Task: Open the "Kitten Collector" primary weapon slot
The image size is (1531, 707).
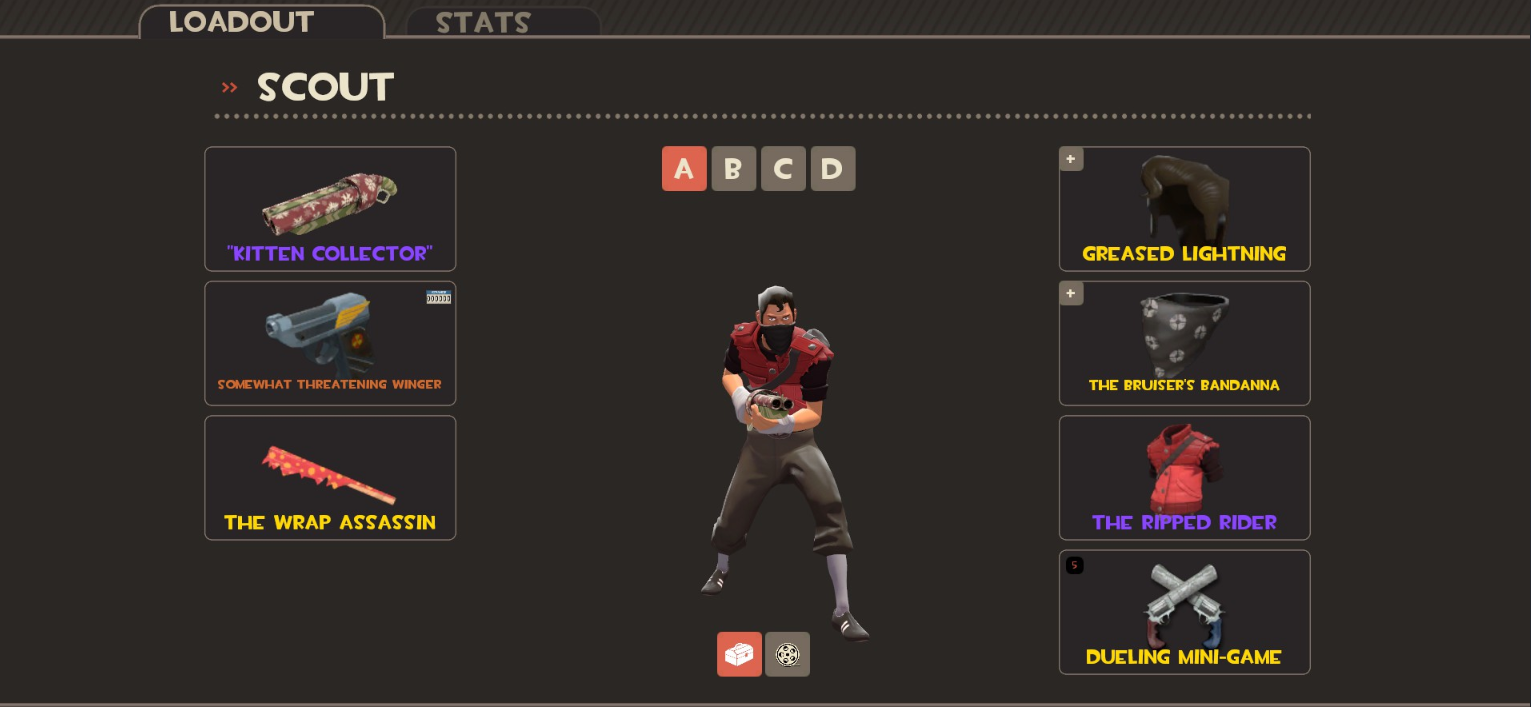Action: (330, 209)
